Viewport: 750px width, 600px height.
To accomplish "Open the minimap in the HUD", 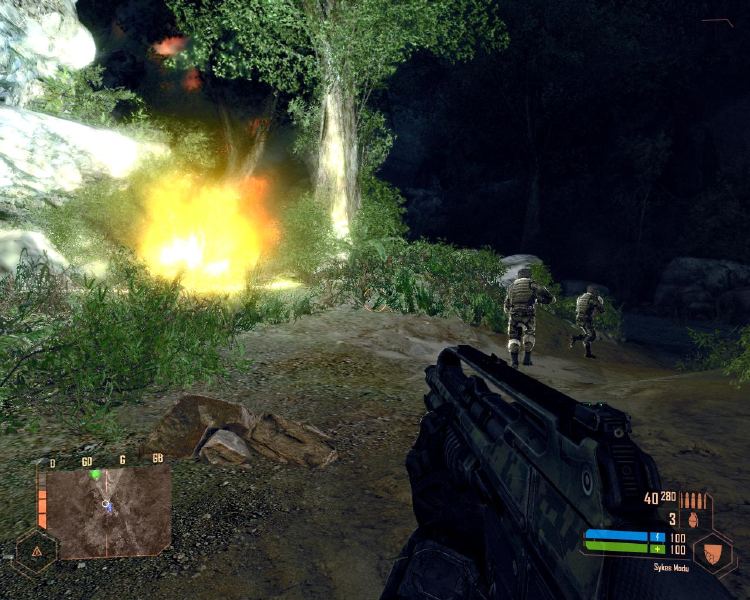I will [x=108, y=511].
